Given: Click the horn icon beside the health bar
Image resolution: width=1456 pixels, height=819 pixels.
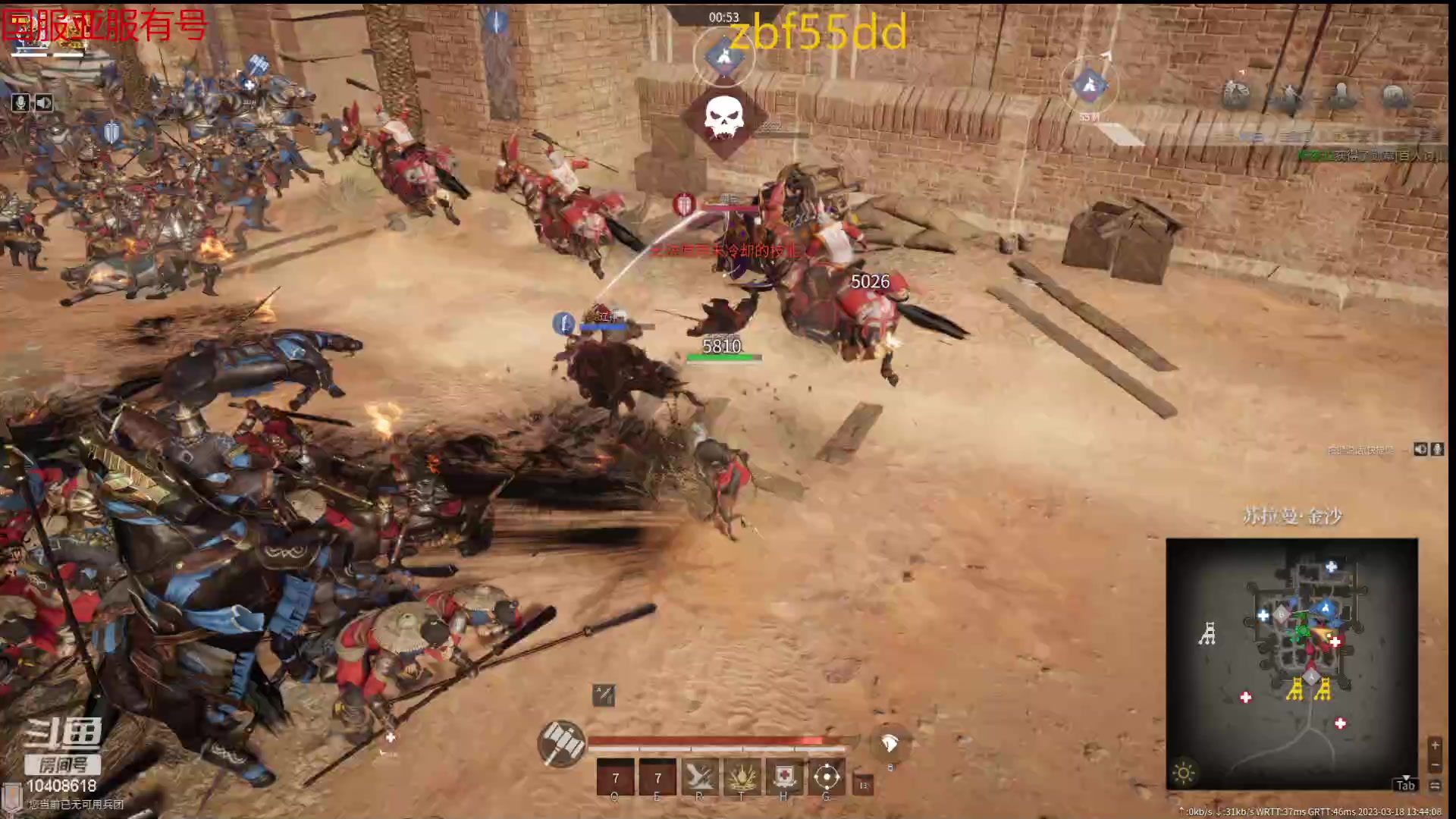Looking at the screenshot, I should click(x=890, y=744).
